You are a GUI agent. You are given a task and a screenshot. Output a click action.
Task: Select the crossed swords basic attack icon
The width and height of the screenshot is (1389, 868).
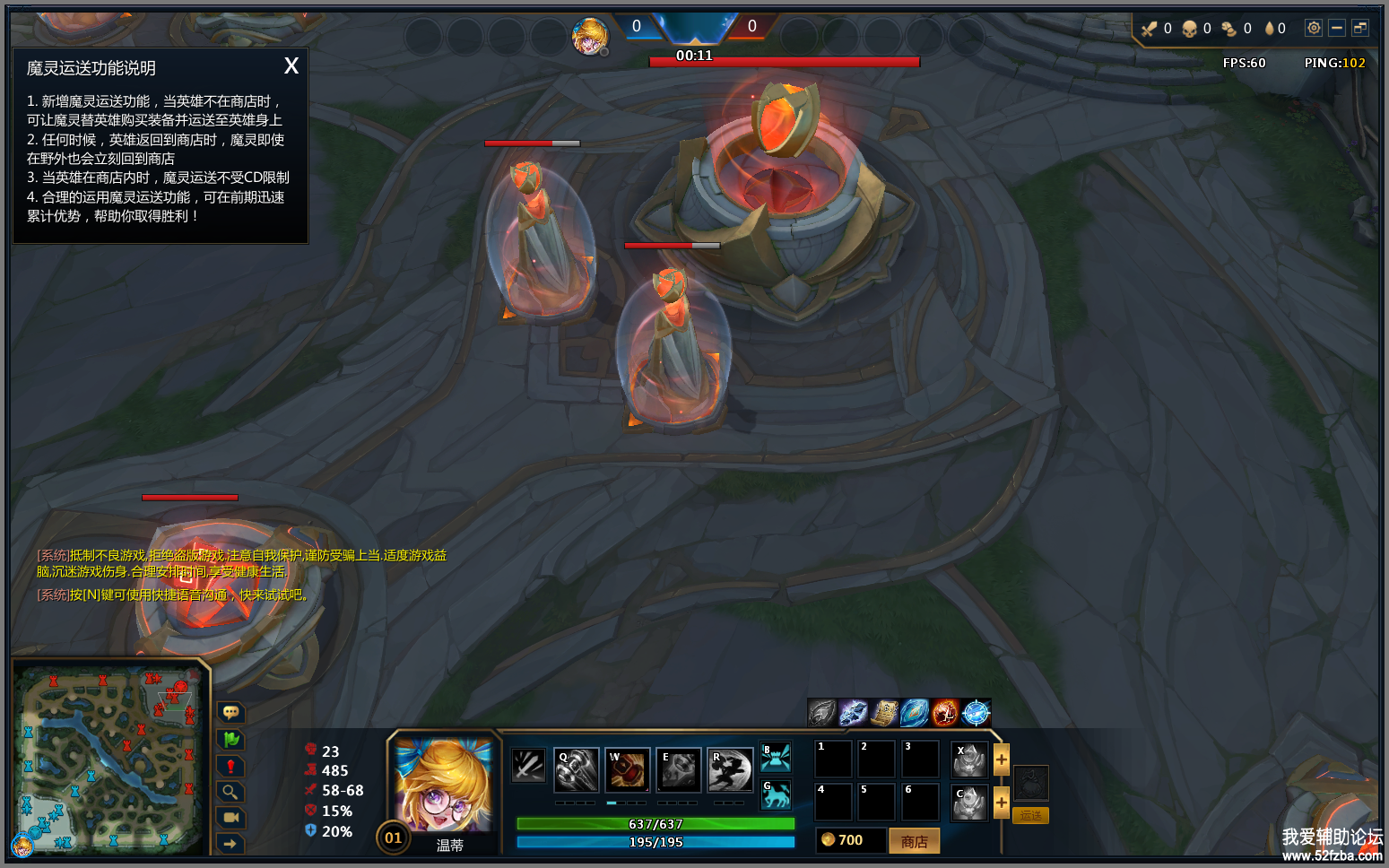click(528, 765)
